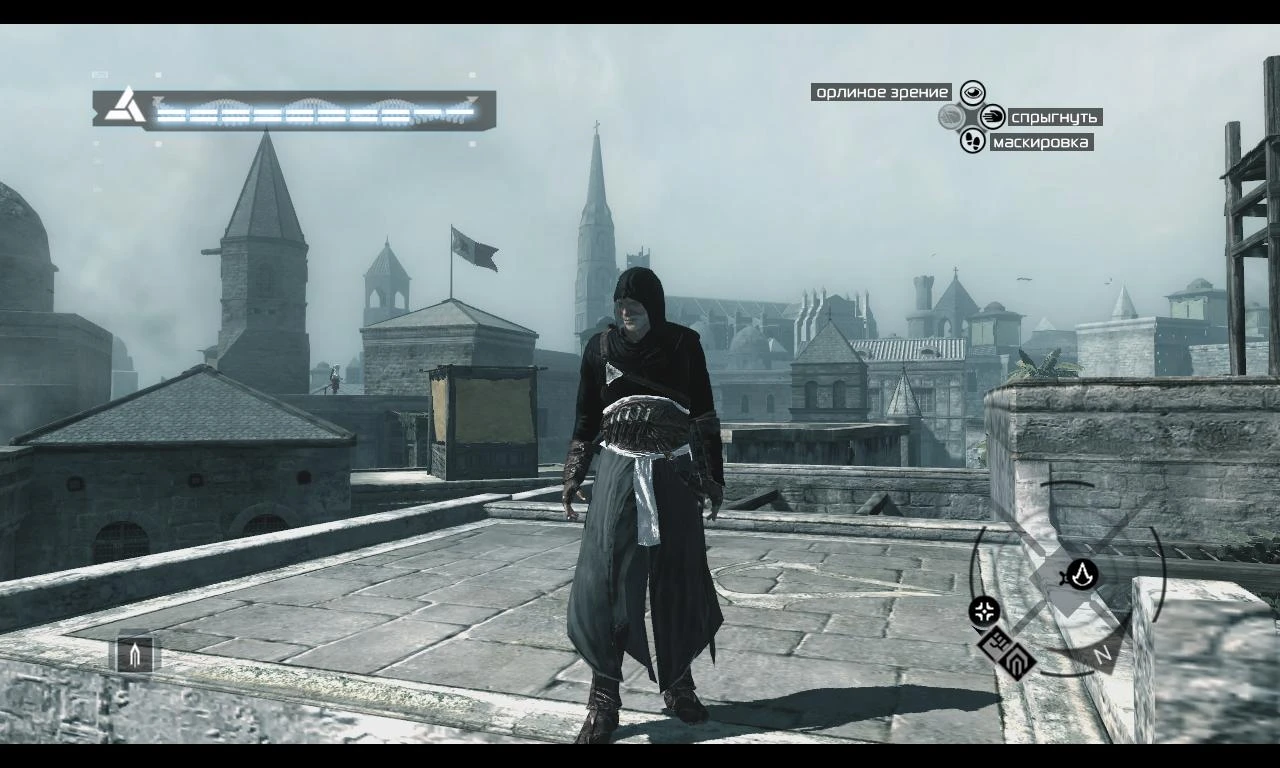Select the hidden blade icon near the minimap
The image size is (1280, 768).
(1016, 659)
